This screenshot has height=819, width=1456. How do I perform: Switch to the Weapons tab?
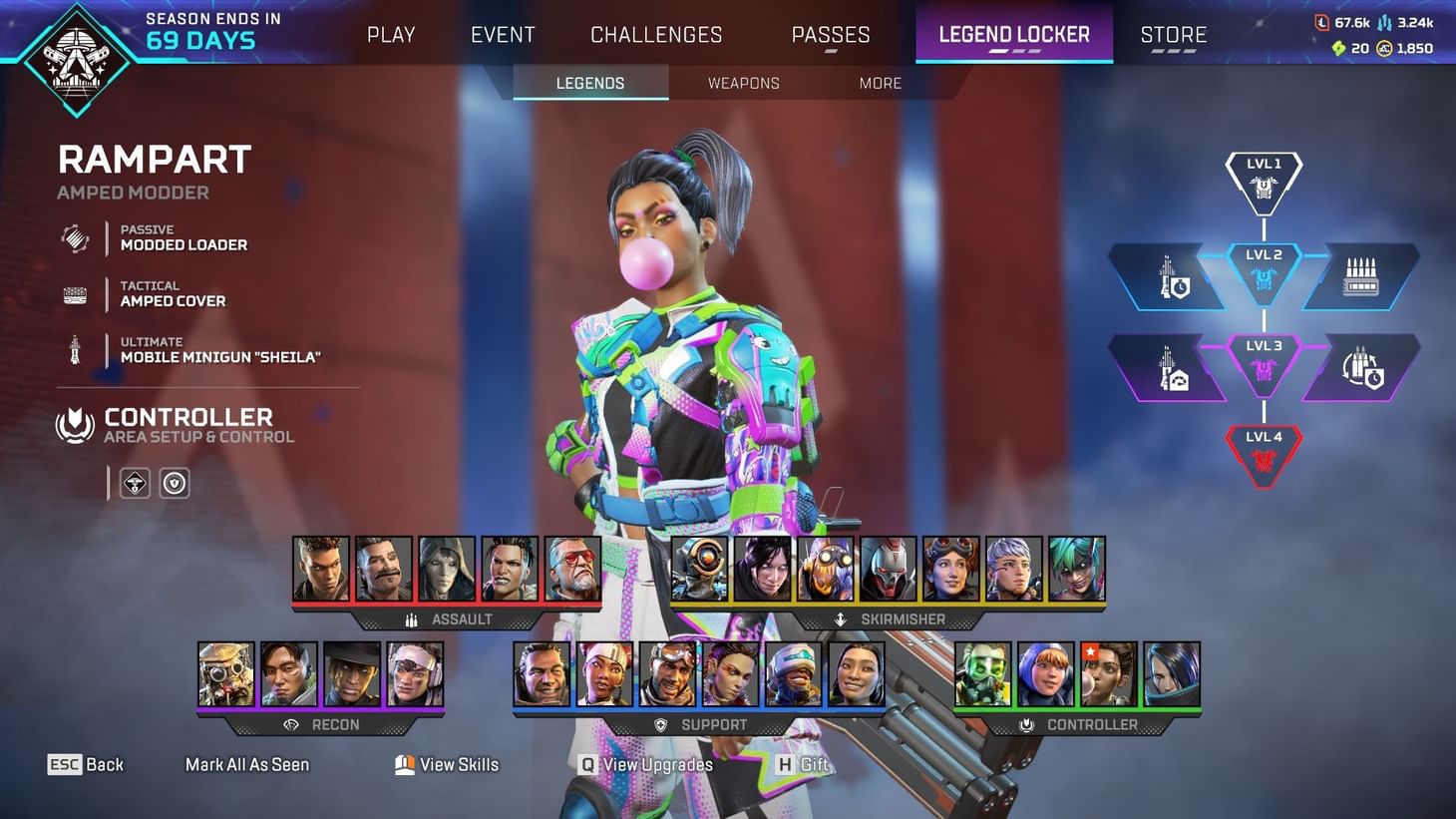743,83
